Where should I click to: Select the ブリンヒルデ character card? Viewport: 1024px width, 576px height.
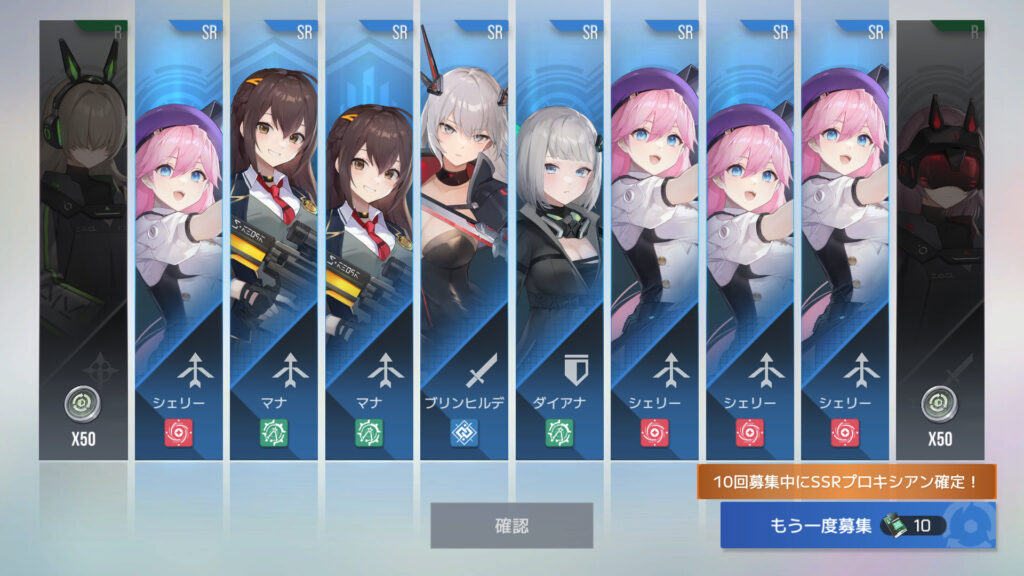463,240
